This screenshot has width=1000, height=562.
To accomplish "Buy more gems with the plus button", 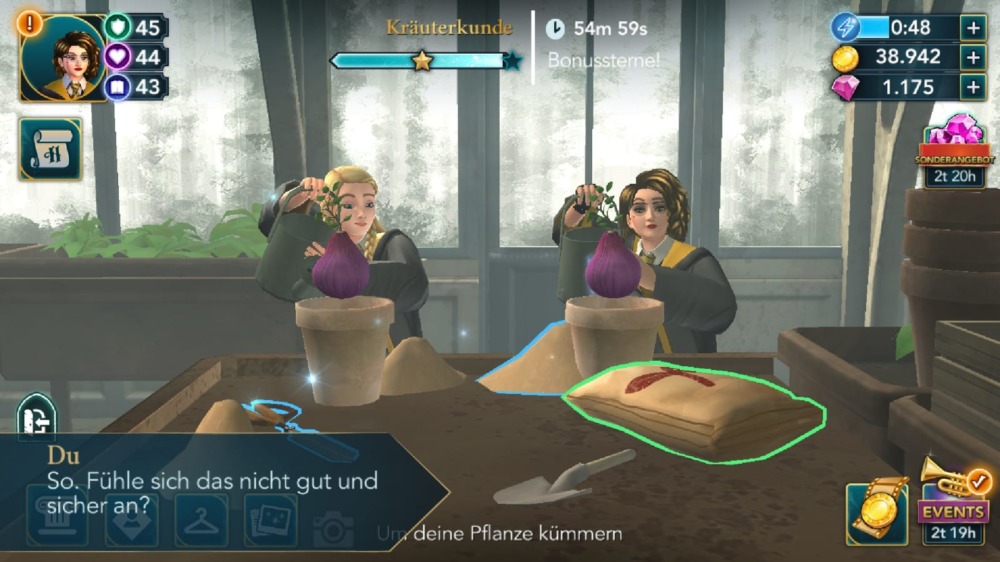I will (973, 87).
